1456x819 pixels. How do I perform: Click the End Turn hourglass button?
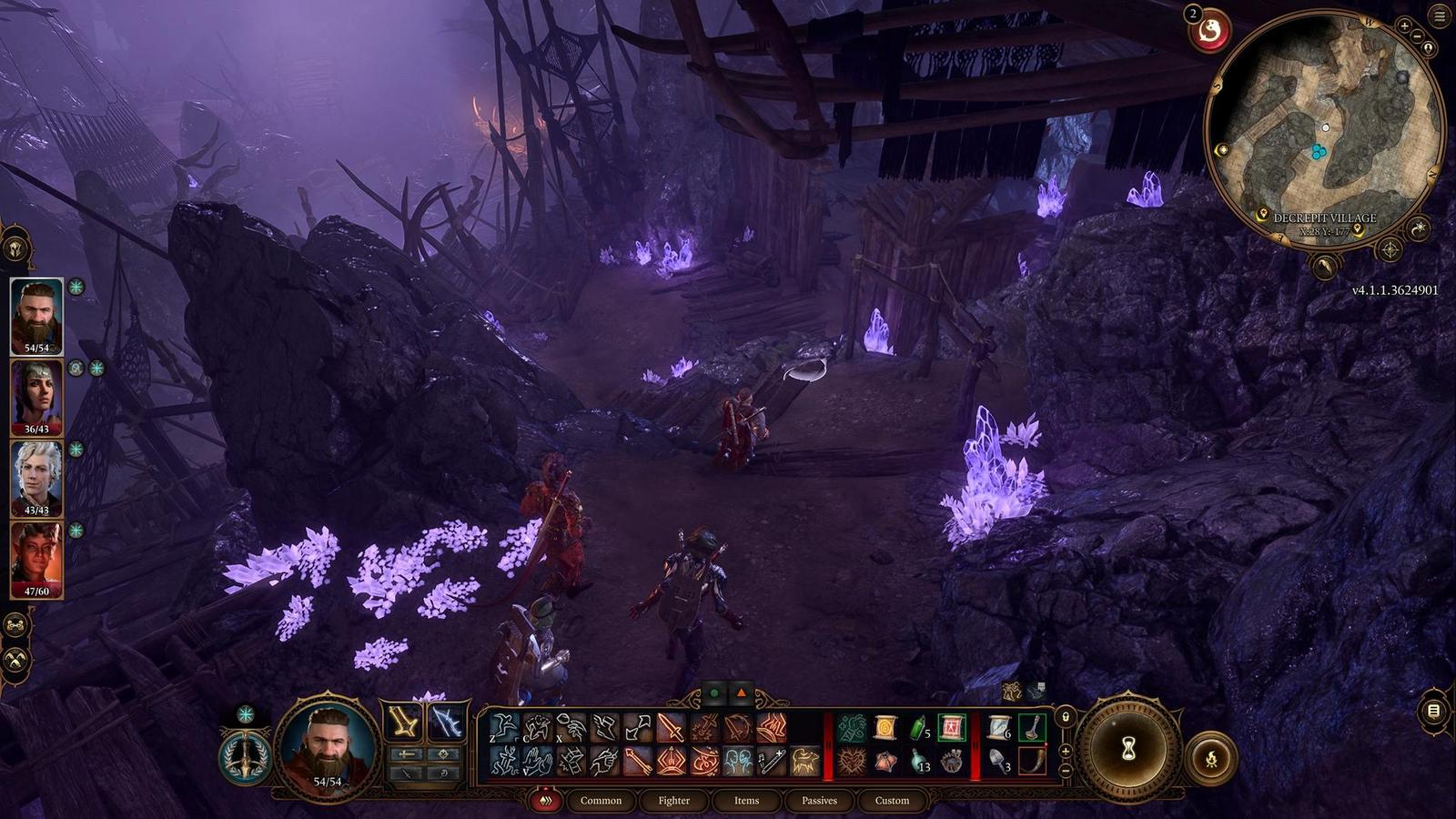tap(1128, 749)
